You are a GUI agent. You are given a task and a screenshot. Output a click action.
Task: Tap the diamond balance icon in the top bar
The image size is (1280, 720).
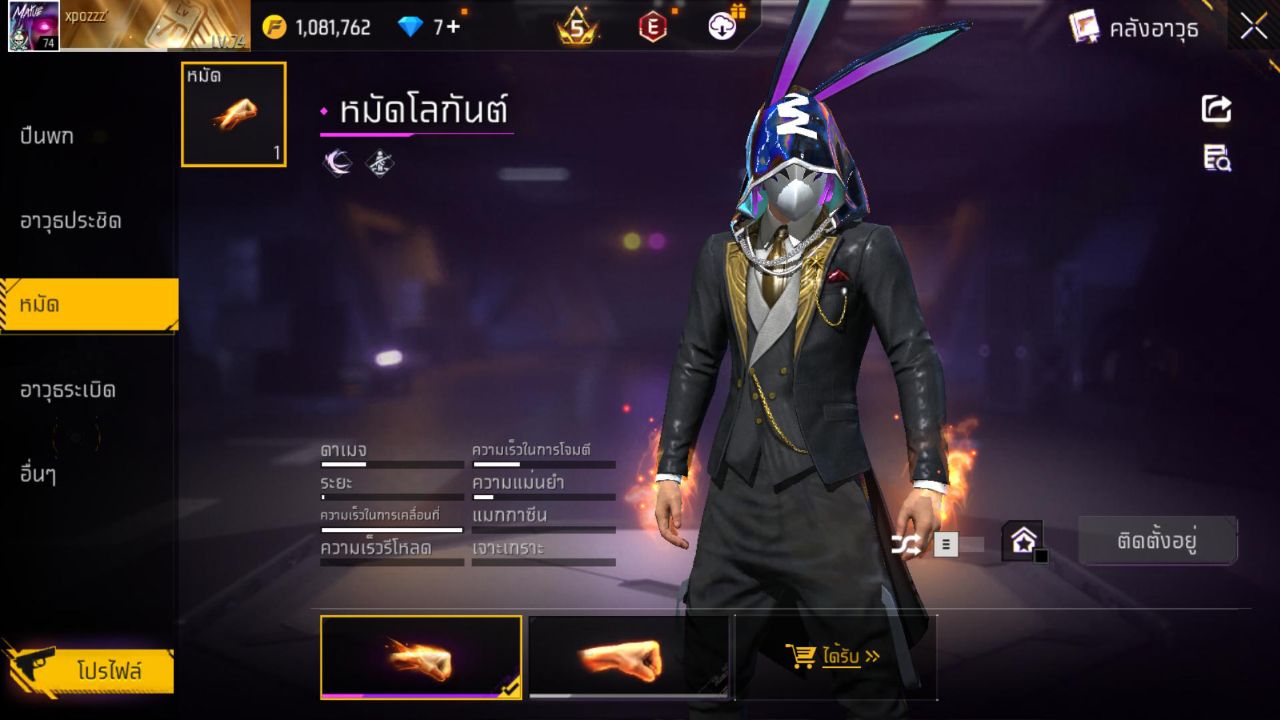410,27
